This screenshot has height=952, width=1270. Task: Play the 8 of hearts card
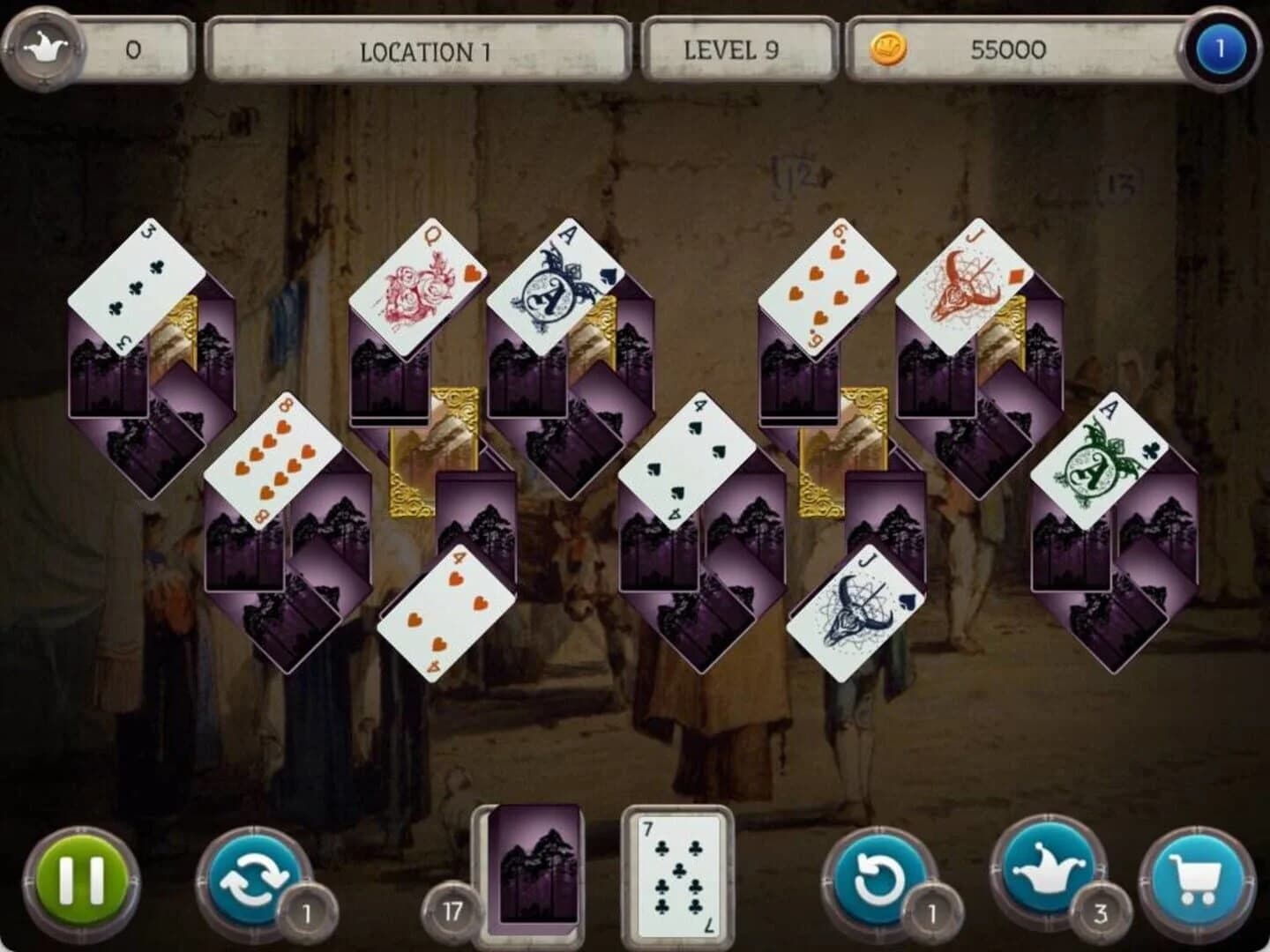(273, 458)
